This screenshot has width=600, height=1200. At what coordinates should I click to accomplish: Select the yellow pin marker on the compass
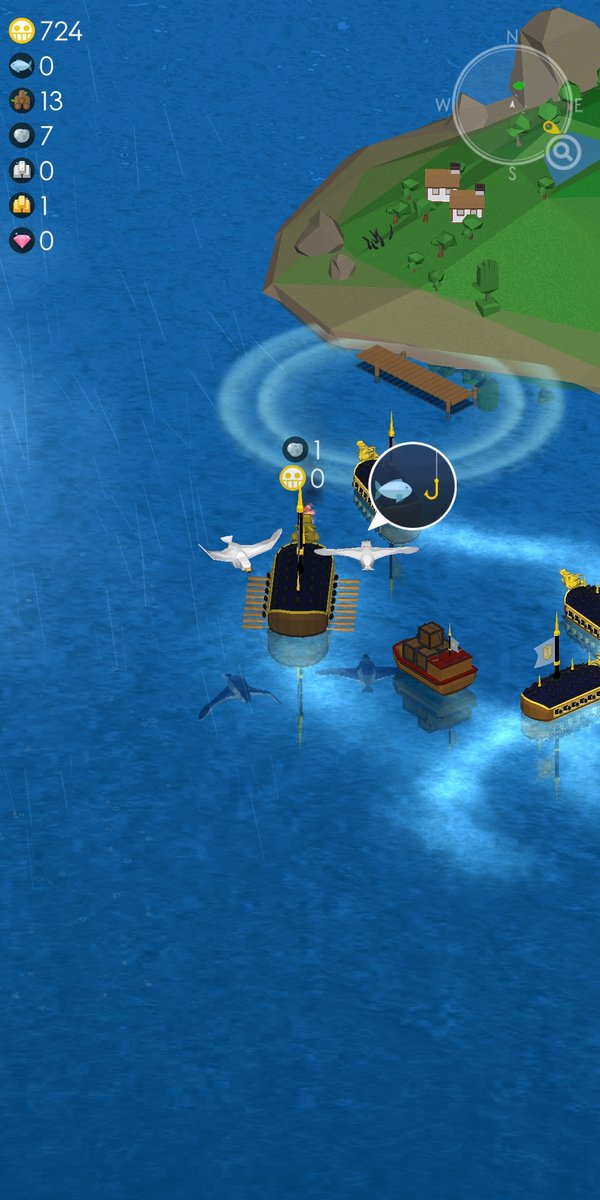[550, 127]
